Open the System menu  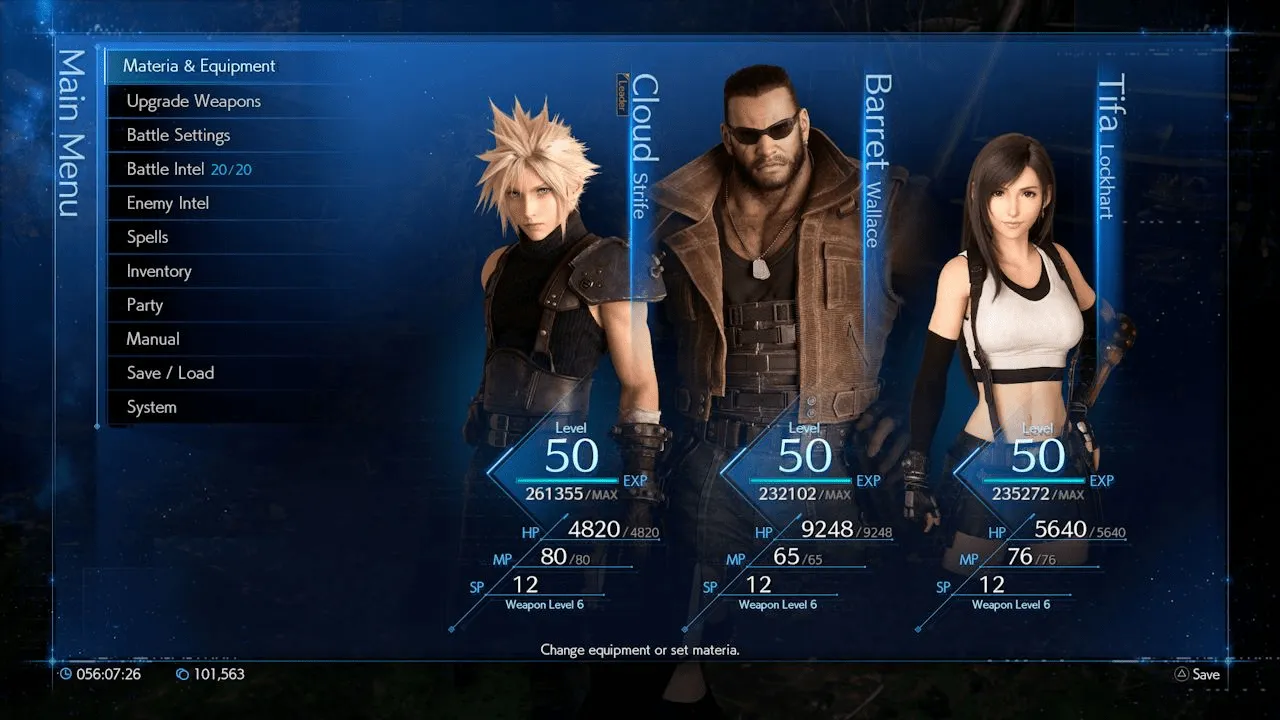tap(151, 407)
